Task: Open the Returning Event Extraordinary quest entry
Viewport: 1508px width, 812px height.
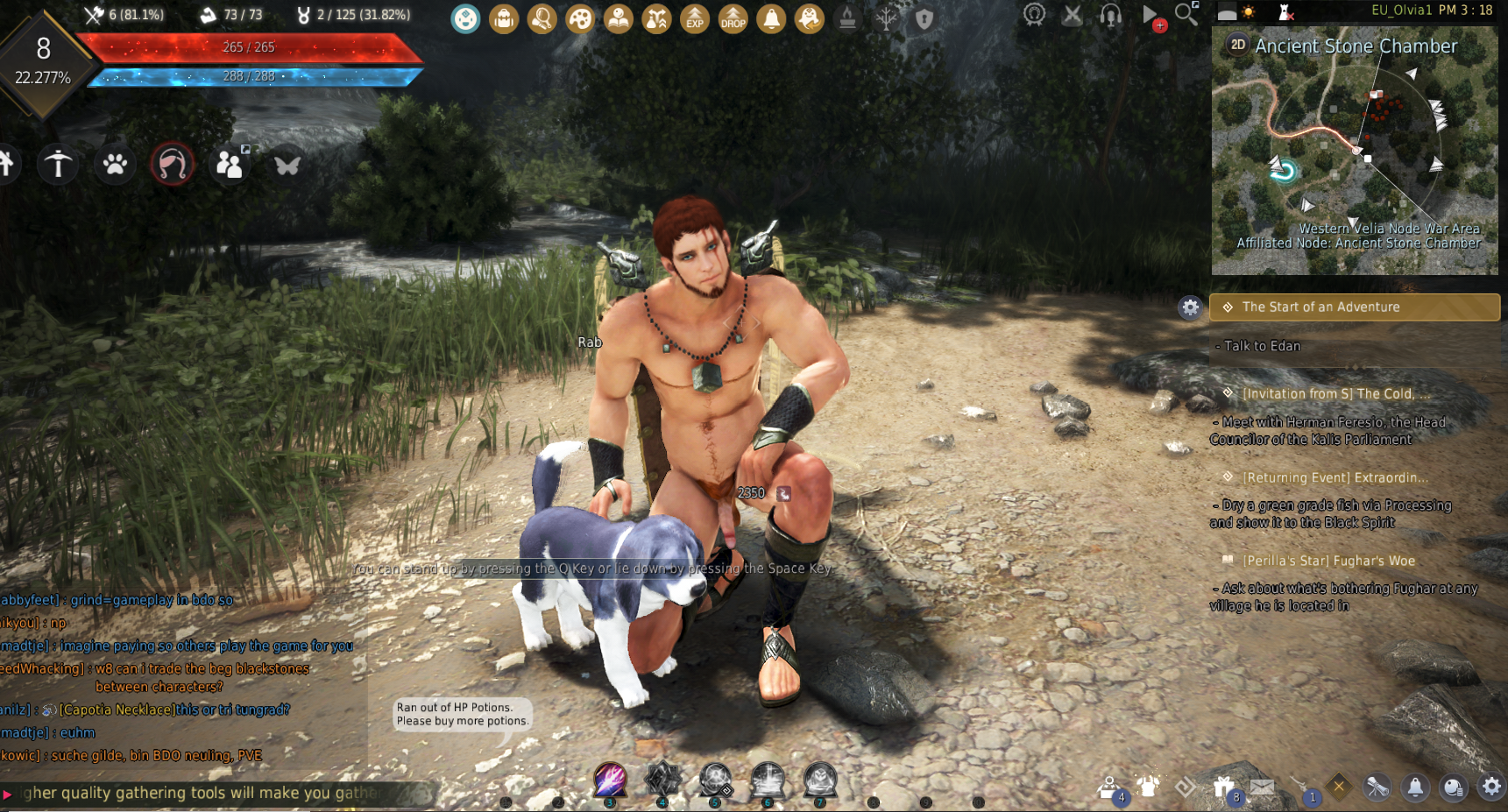Action: click(x=1335, y=477)
